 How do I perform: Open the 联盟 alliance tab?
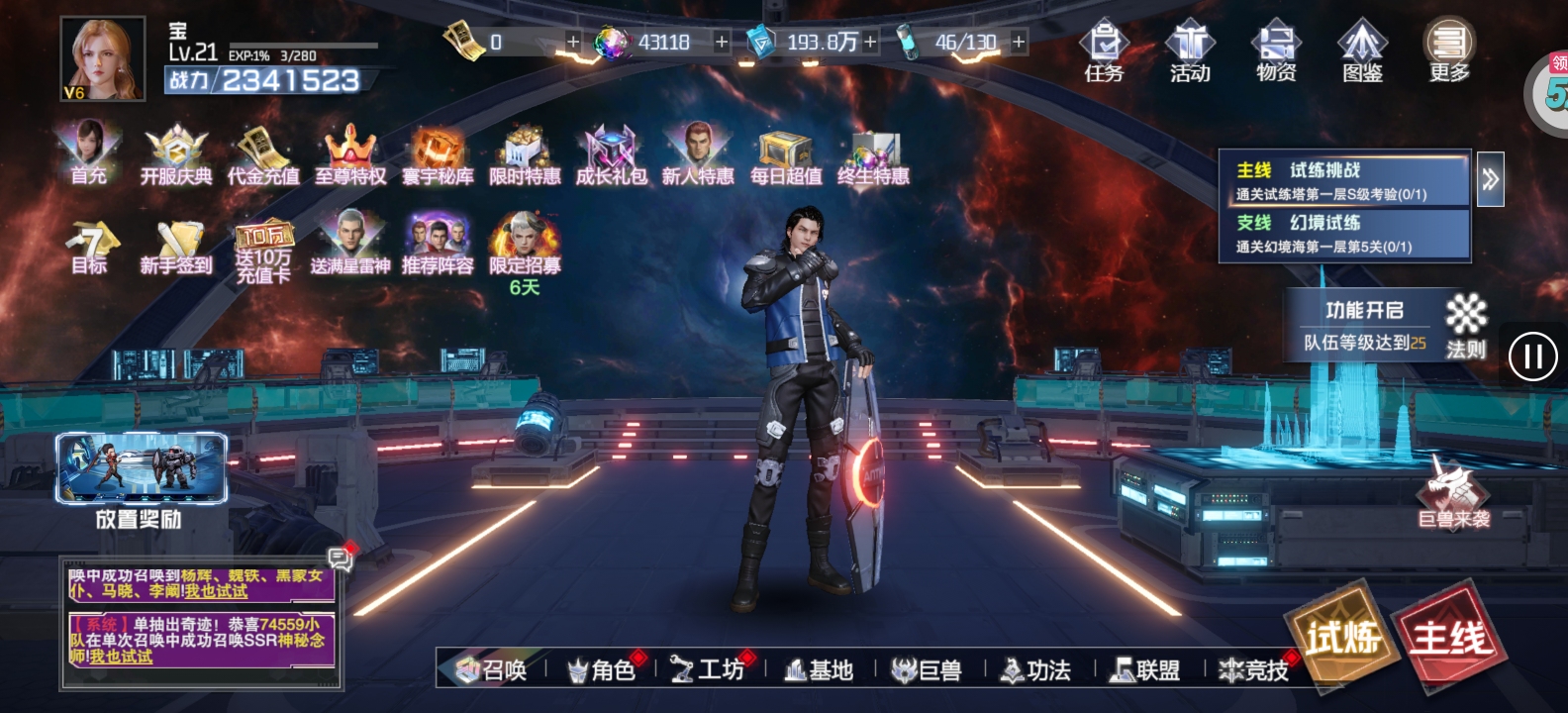(x=1146, y=670)
